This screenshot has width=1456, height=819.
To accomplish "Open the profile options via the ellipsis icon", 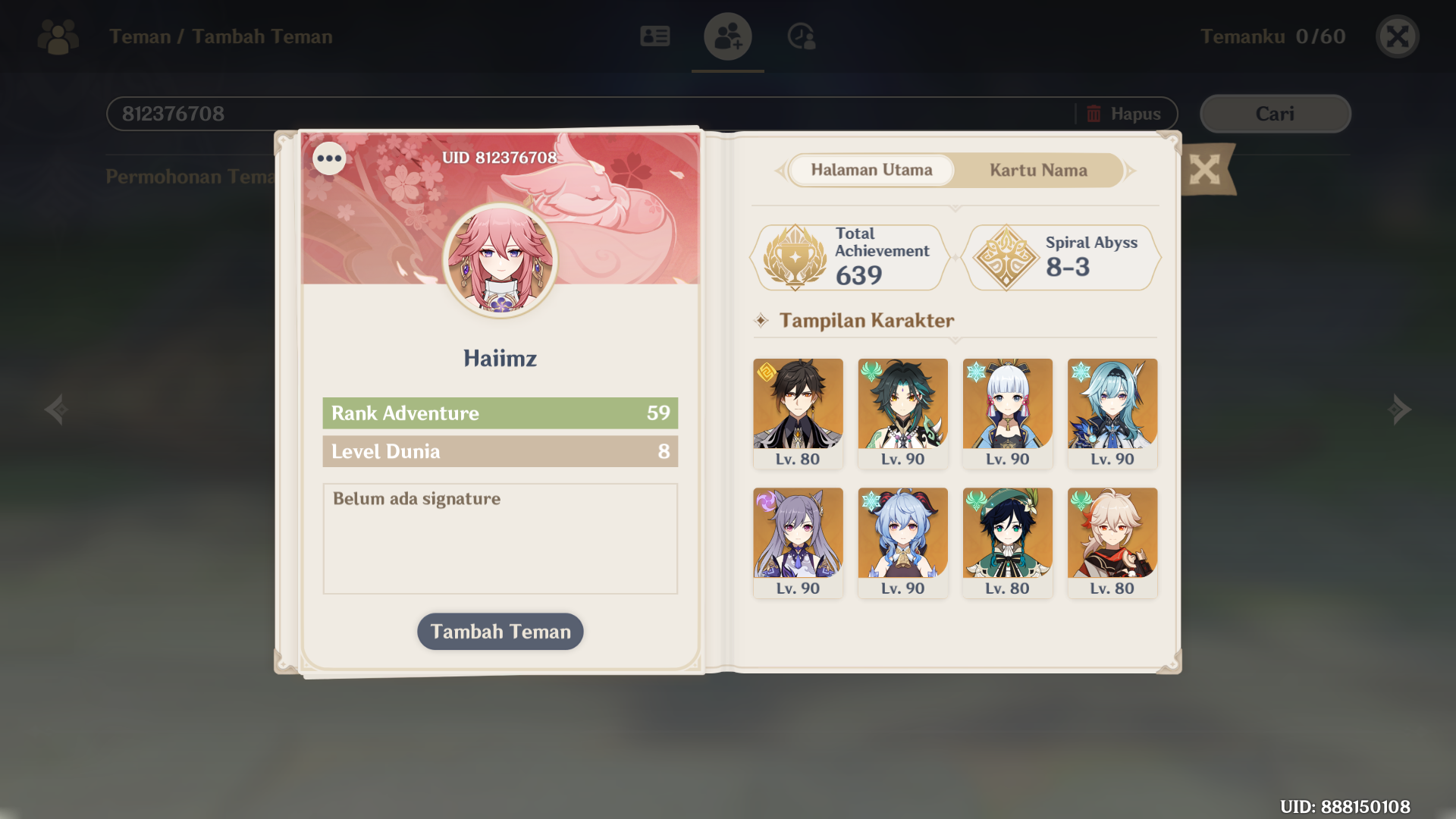I will tap(329, 158).
